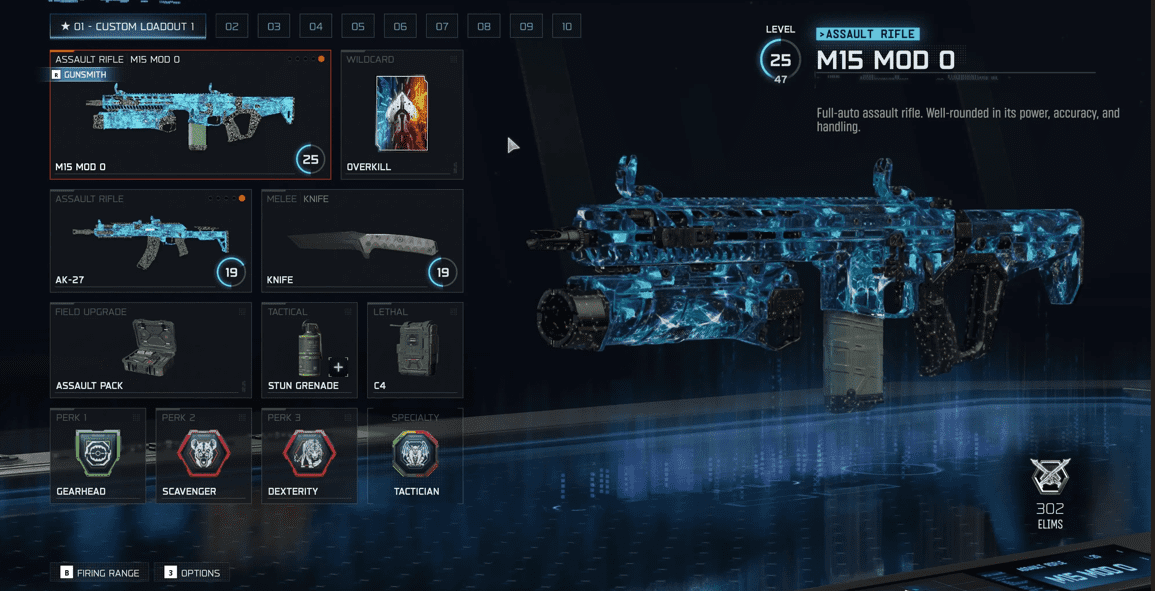Open the Dexterity perk 3 slot
The width and height of the screenshot is (1155, 591).
tap(309, 455)
